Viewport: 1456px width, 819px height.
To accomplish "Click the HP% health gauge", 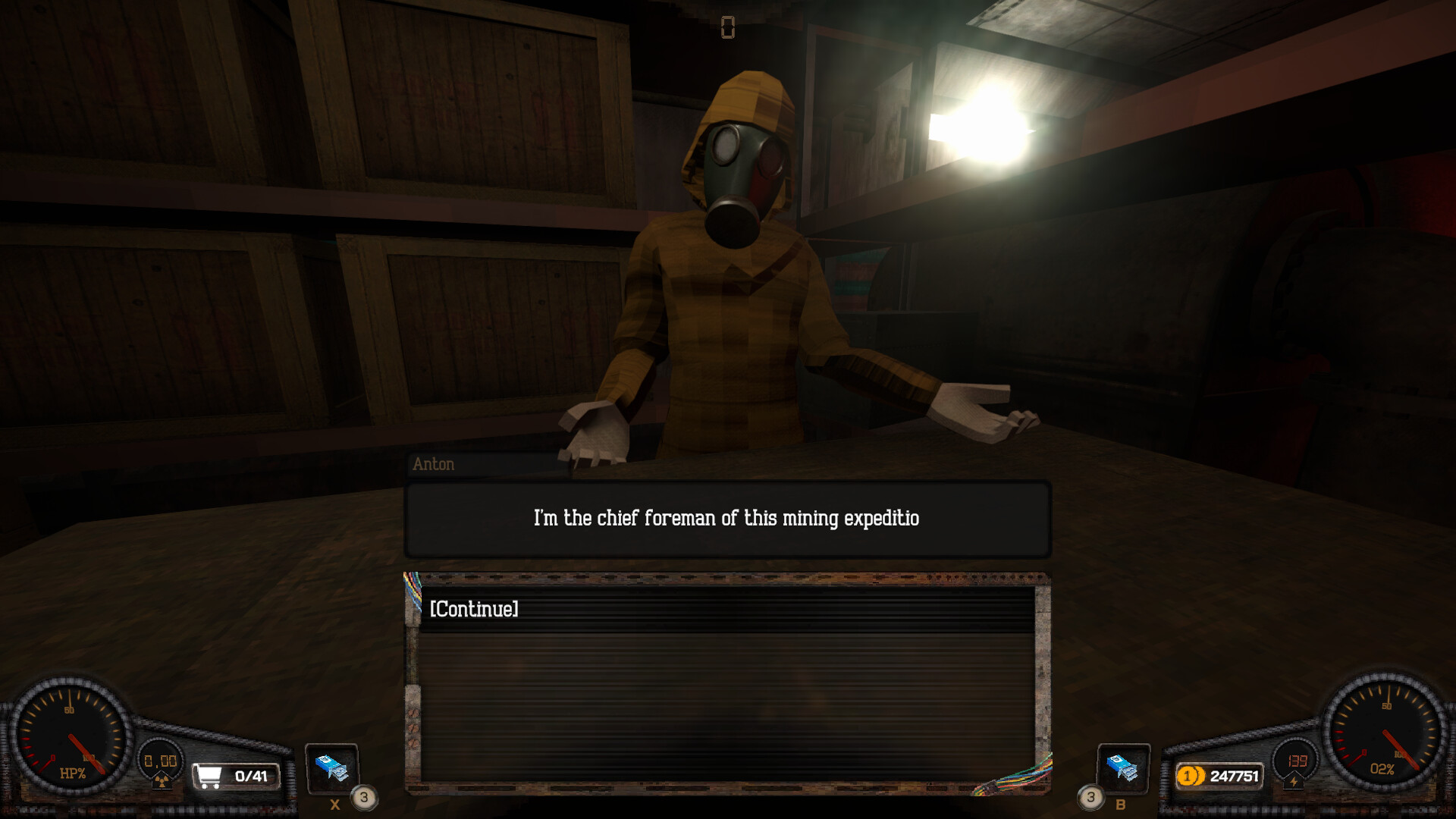I will pyautogui.click(x=72, y=736).
